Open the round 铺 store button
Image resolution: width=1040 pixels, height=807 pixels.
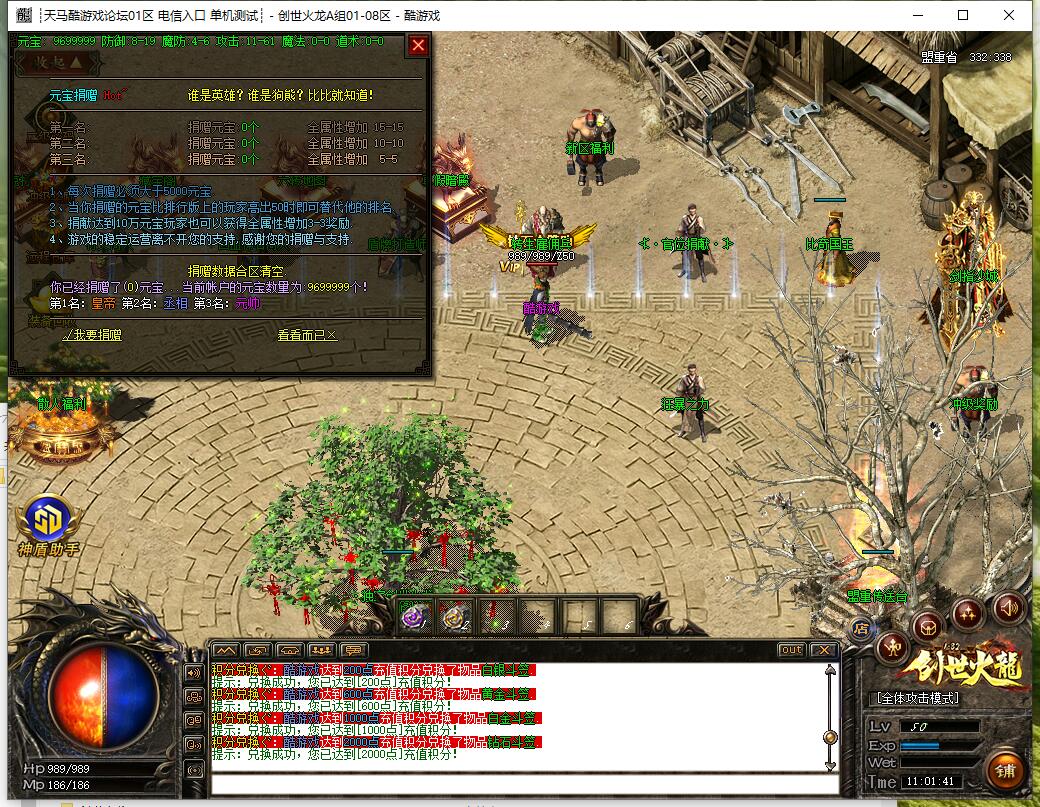[1005, 770]
